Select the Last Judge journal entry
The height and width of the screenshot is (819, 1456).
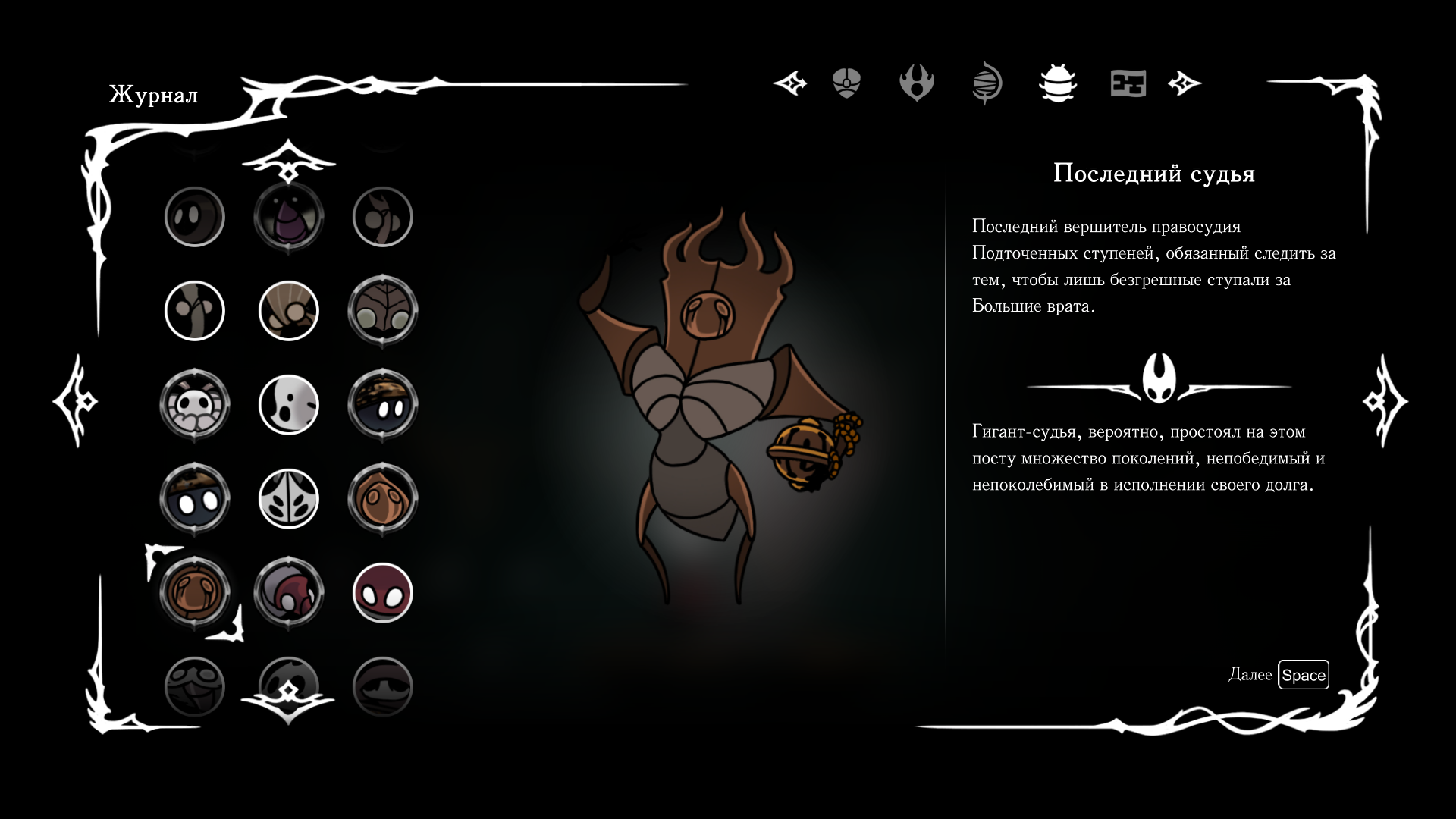(194, 593)
